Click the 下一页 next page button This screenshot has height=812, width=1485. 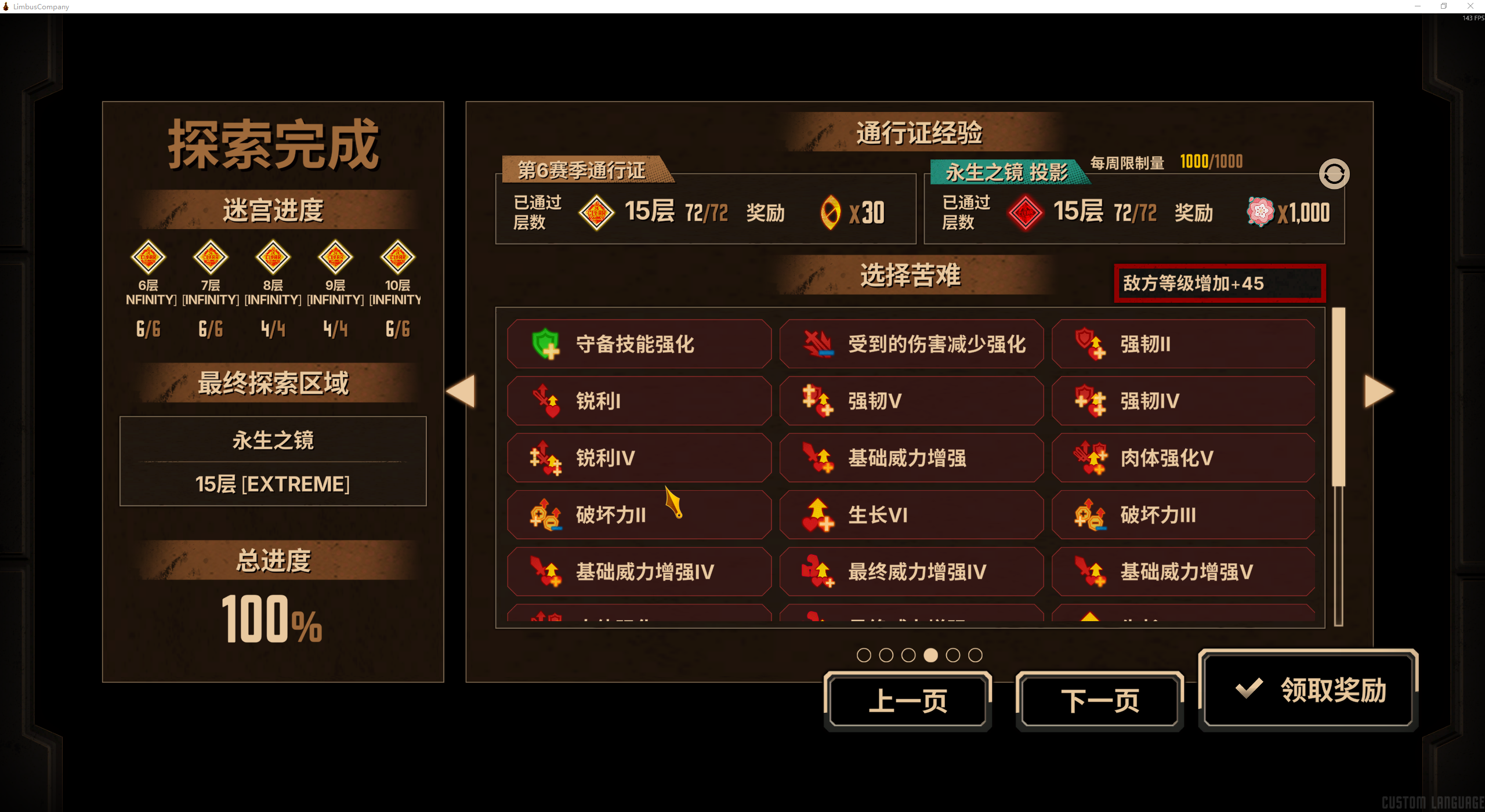tap(1099, 699)
